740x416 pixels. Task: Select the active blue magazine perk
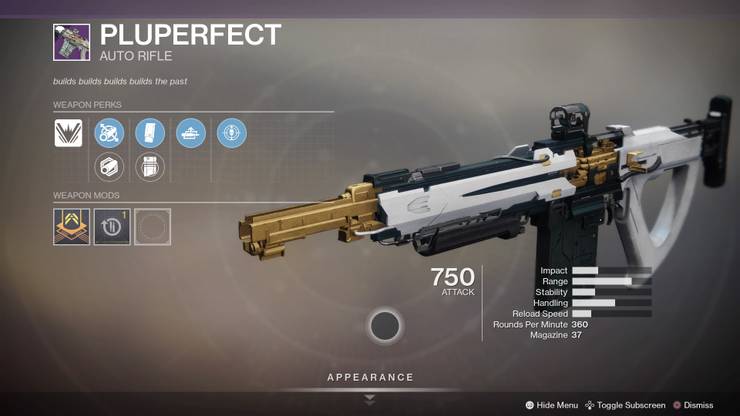click(149, 133)
